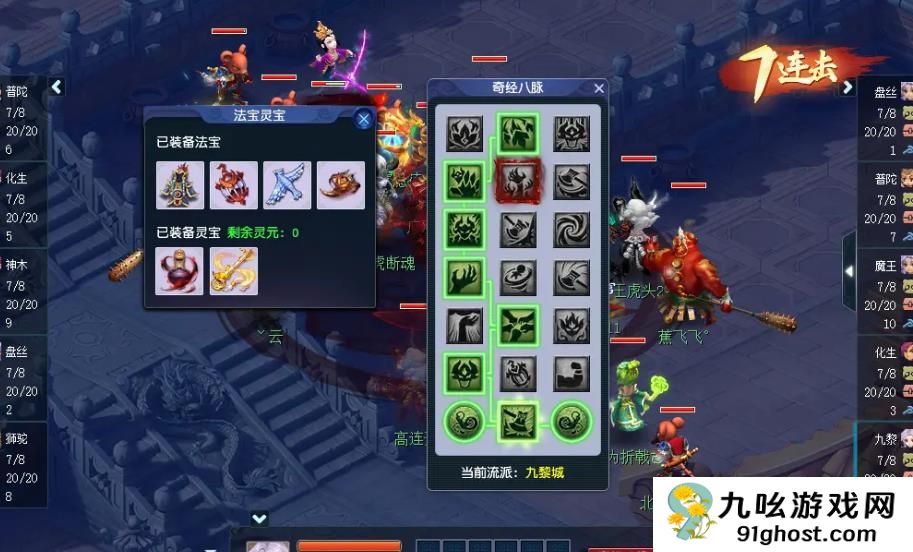Screen dimensions: 913x552
Task: Close the 奇经八脉 window
Action: [599, 88]
